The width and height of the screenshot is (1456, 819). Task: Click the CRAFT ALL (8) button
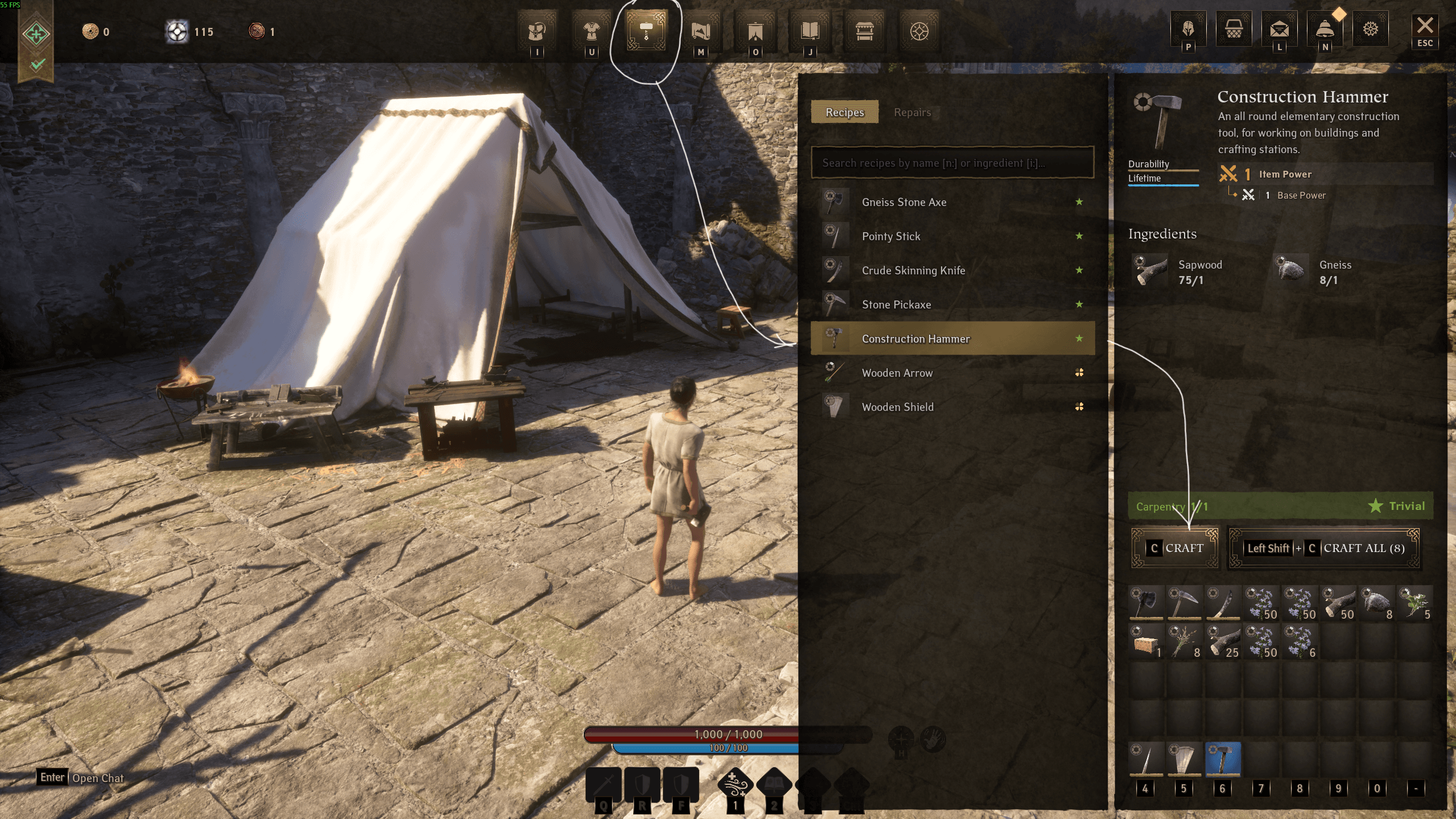tap(1324, 548)
